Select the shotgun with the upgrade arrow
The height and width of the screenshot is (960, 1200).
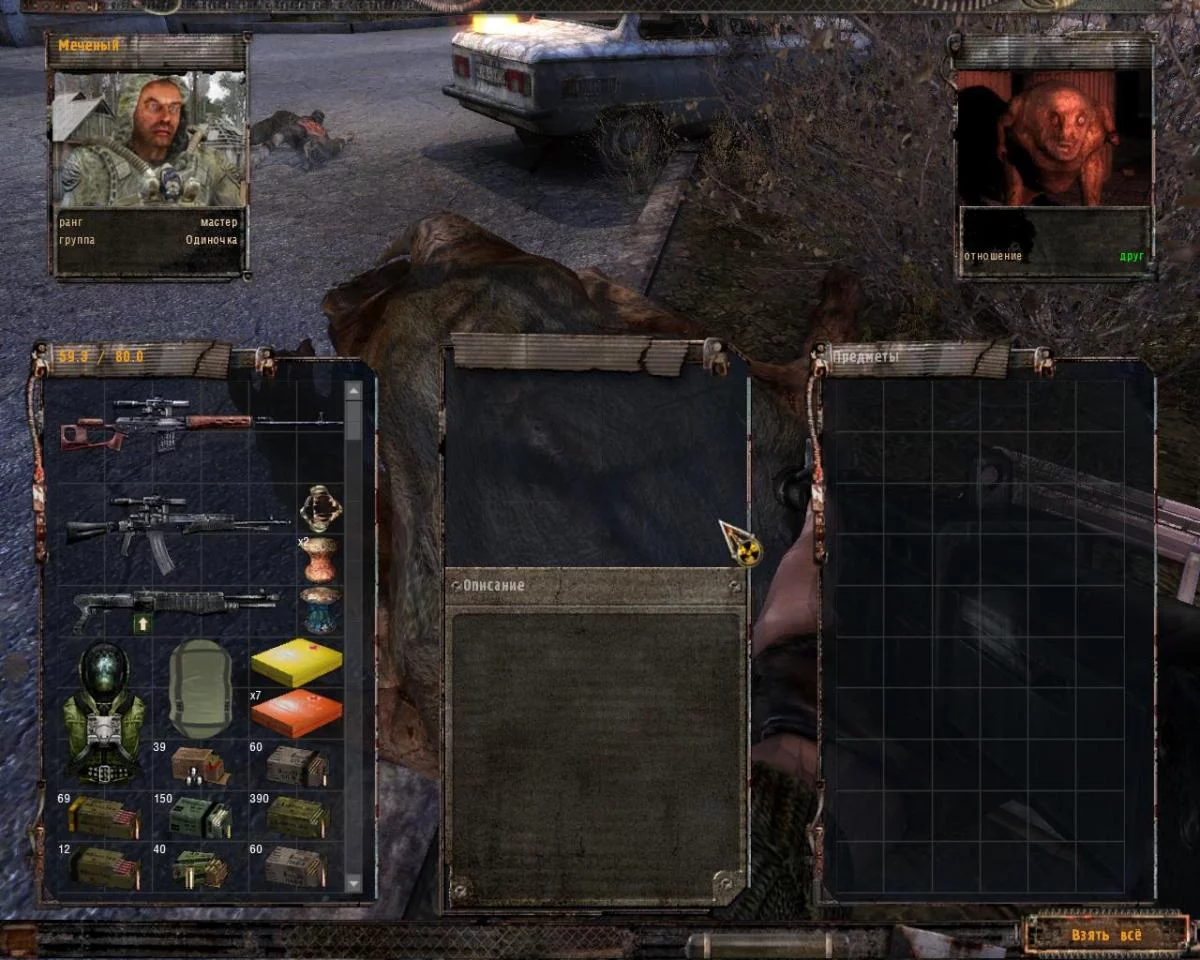175,606
